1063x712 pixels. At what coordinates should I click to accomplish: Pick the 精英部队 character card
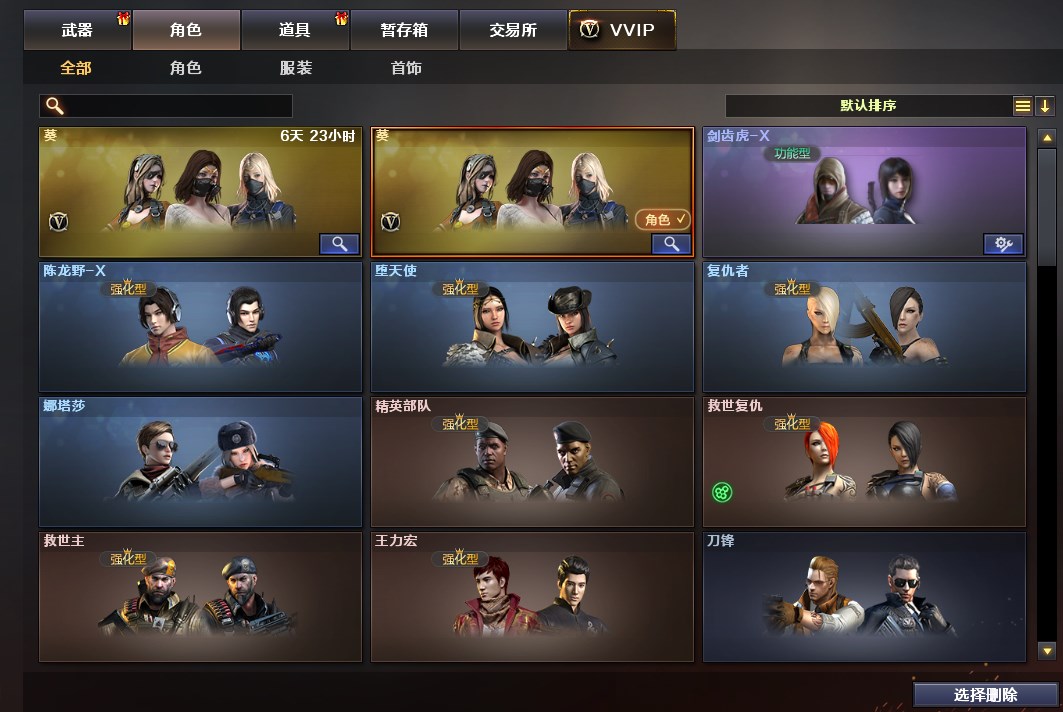pos(532,462)
